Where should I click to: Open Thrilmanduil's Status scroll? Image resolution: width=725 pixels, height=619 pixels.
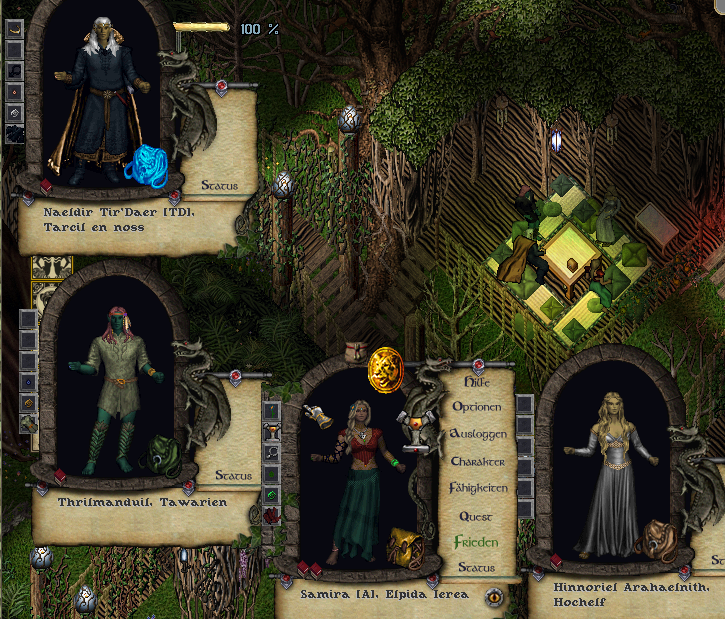[219, 476]
